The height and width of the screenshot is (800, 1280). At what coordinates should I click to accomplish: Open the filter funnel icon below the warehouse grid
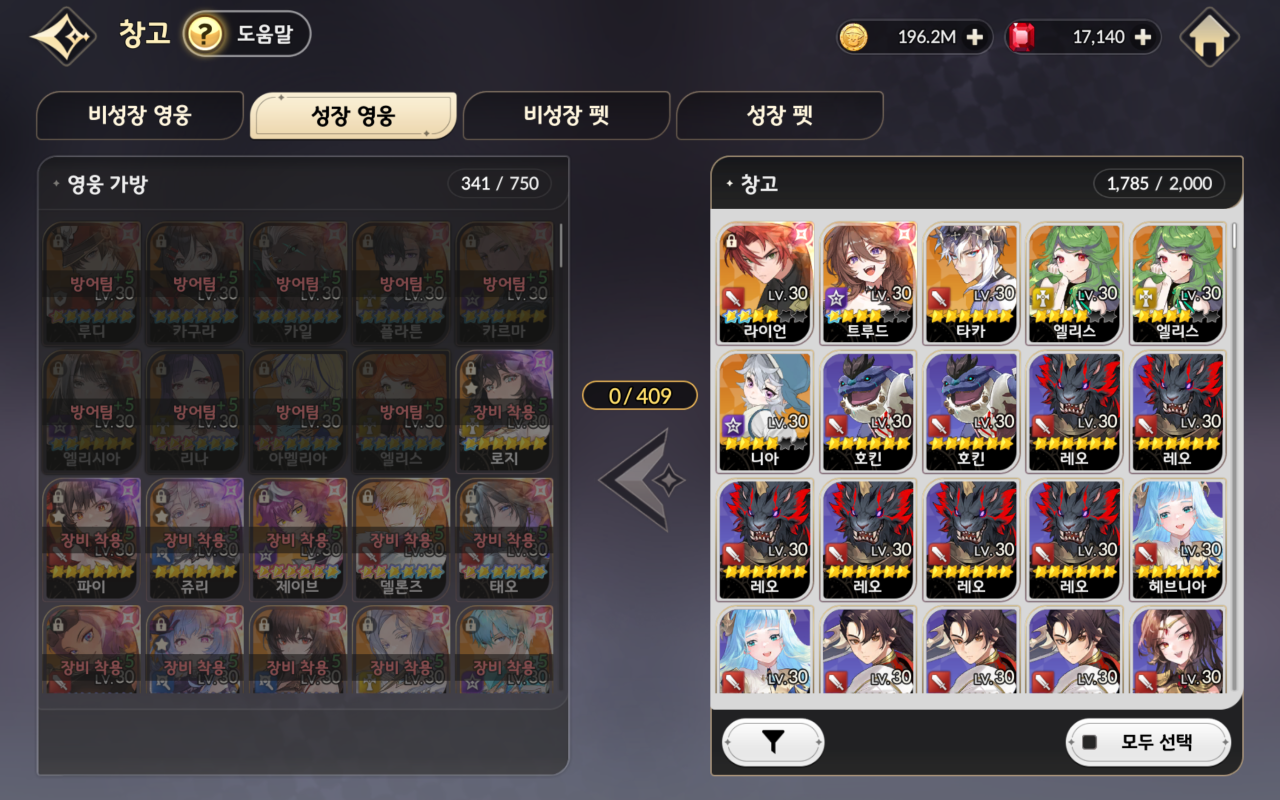point(773,742)
